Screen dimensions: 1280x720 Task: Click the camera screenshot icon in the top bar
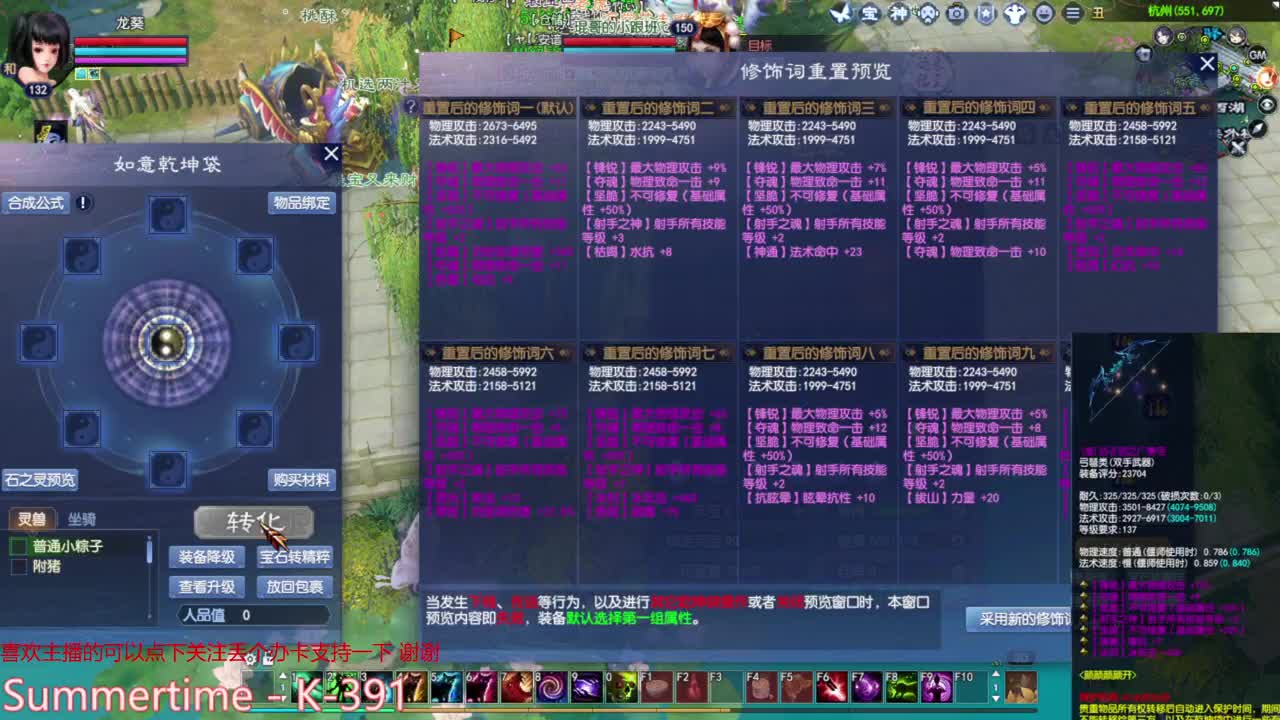(x=956, y=13)
